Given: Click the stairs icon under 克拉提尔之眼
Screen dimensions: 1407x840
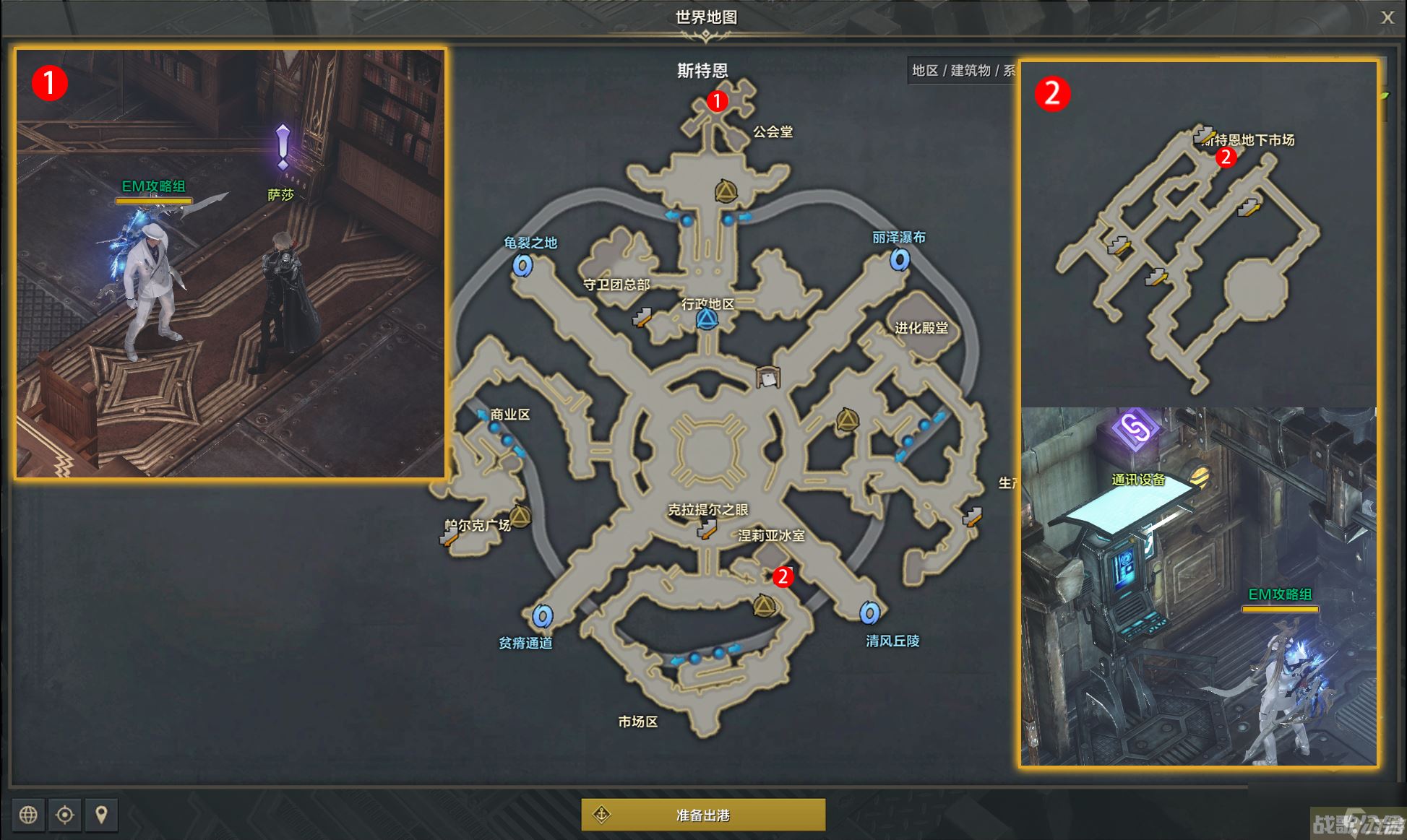Looking at the screenshot, I should pyautogui.click(x=706, y=531).
